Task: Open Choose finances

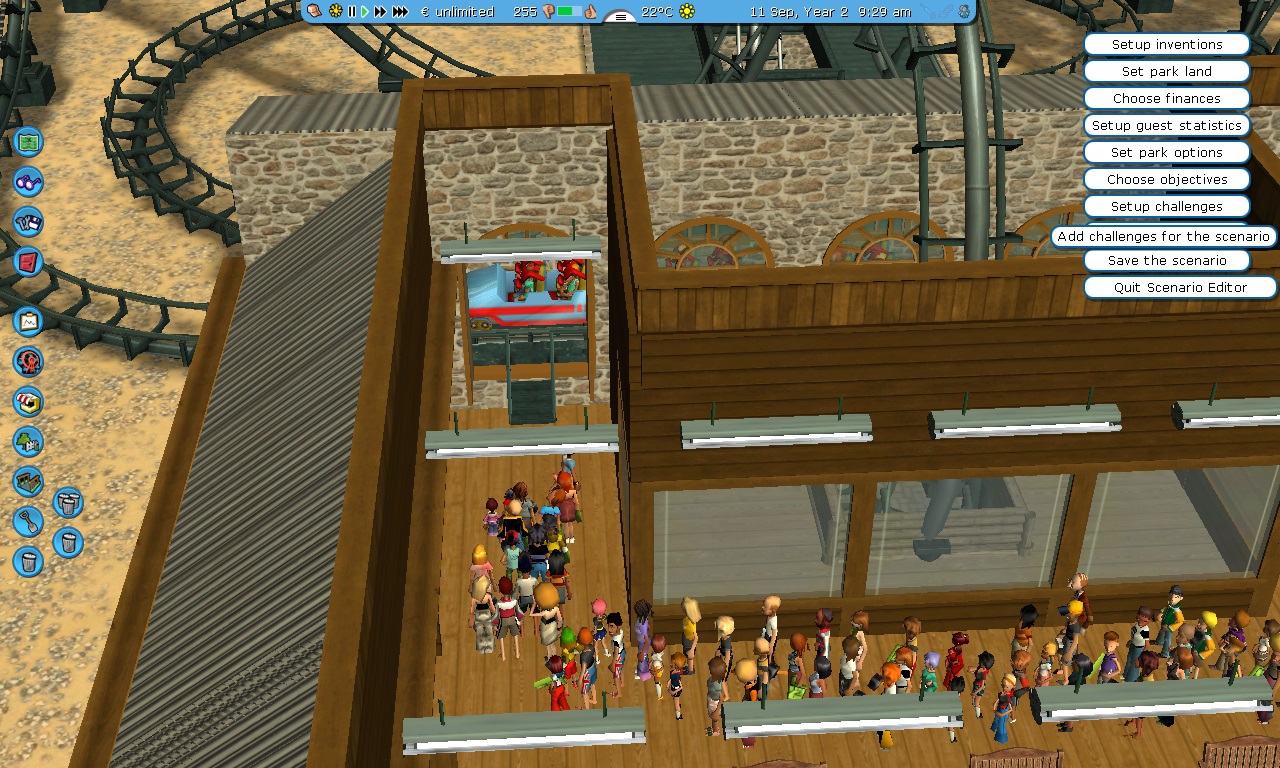Action: pyautogui.click(x=1166, y=99)
